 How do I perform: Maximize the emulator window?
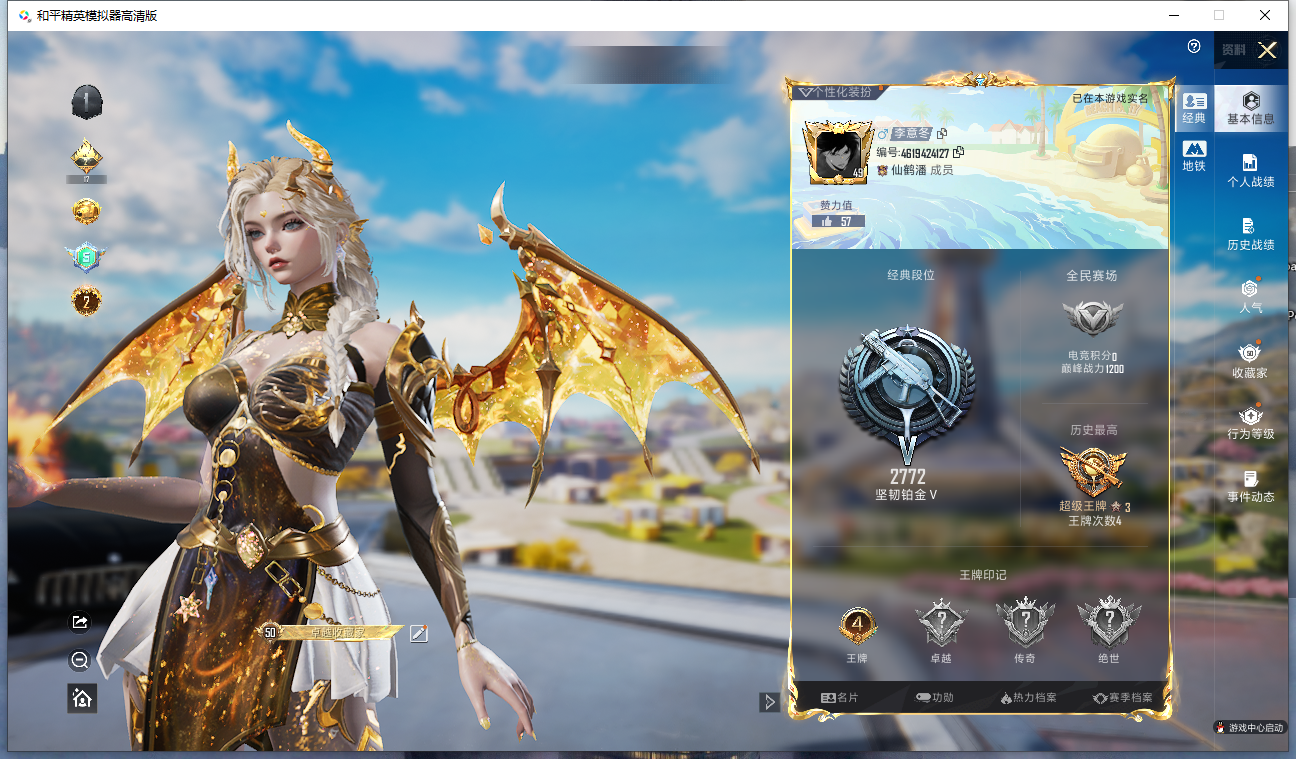tap(1219, 15)
